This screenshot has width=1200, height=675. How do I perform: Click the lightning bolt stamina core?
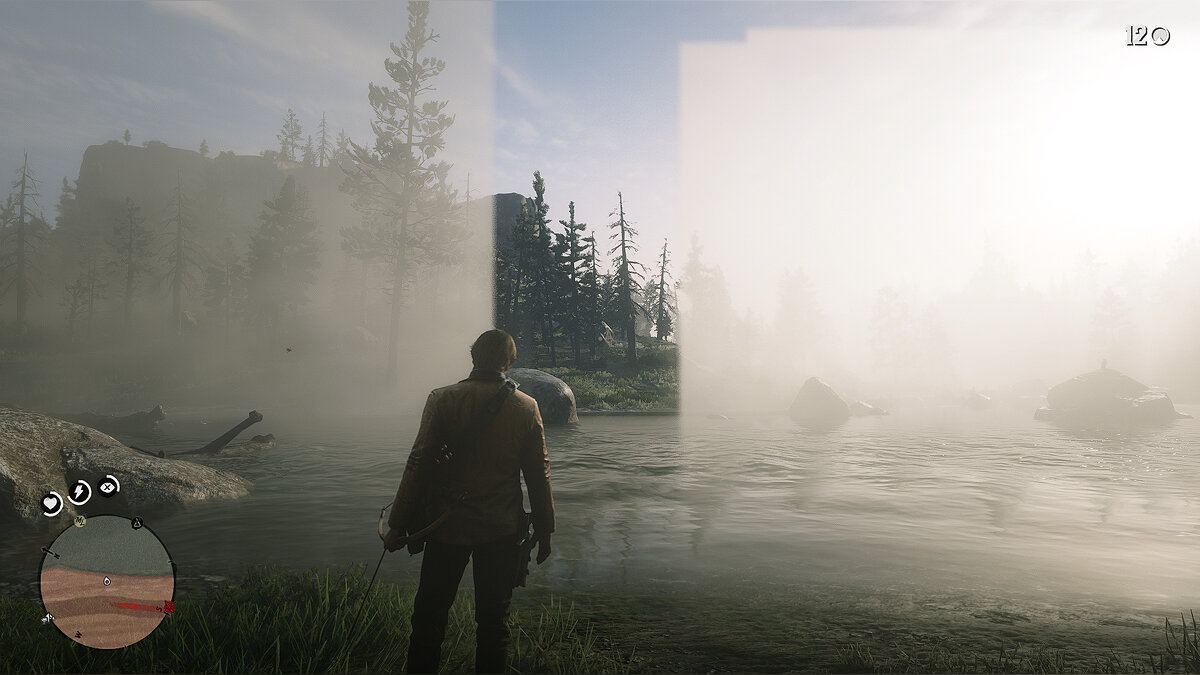79,492
